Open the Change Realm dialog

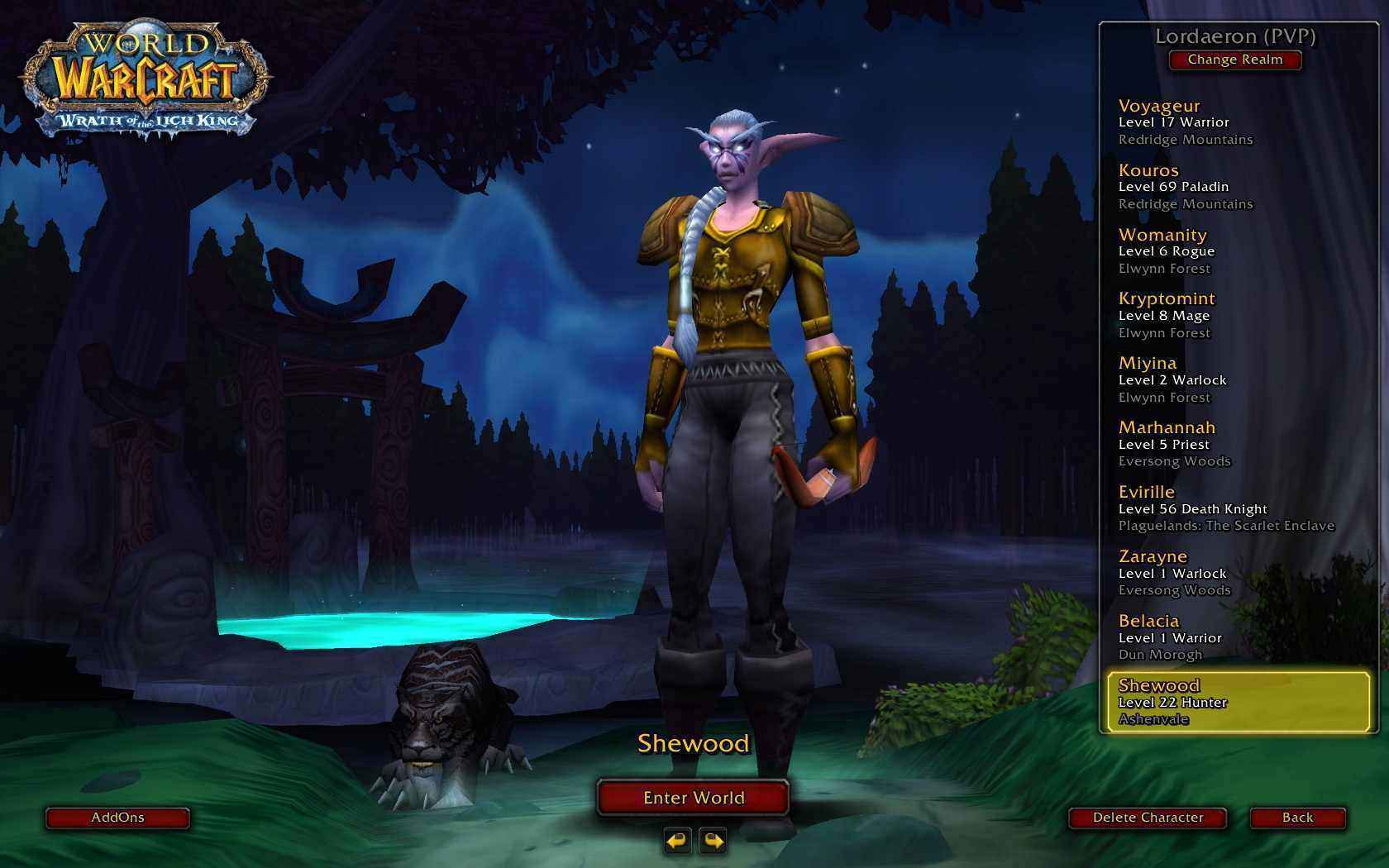(1235, 60)
